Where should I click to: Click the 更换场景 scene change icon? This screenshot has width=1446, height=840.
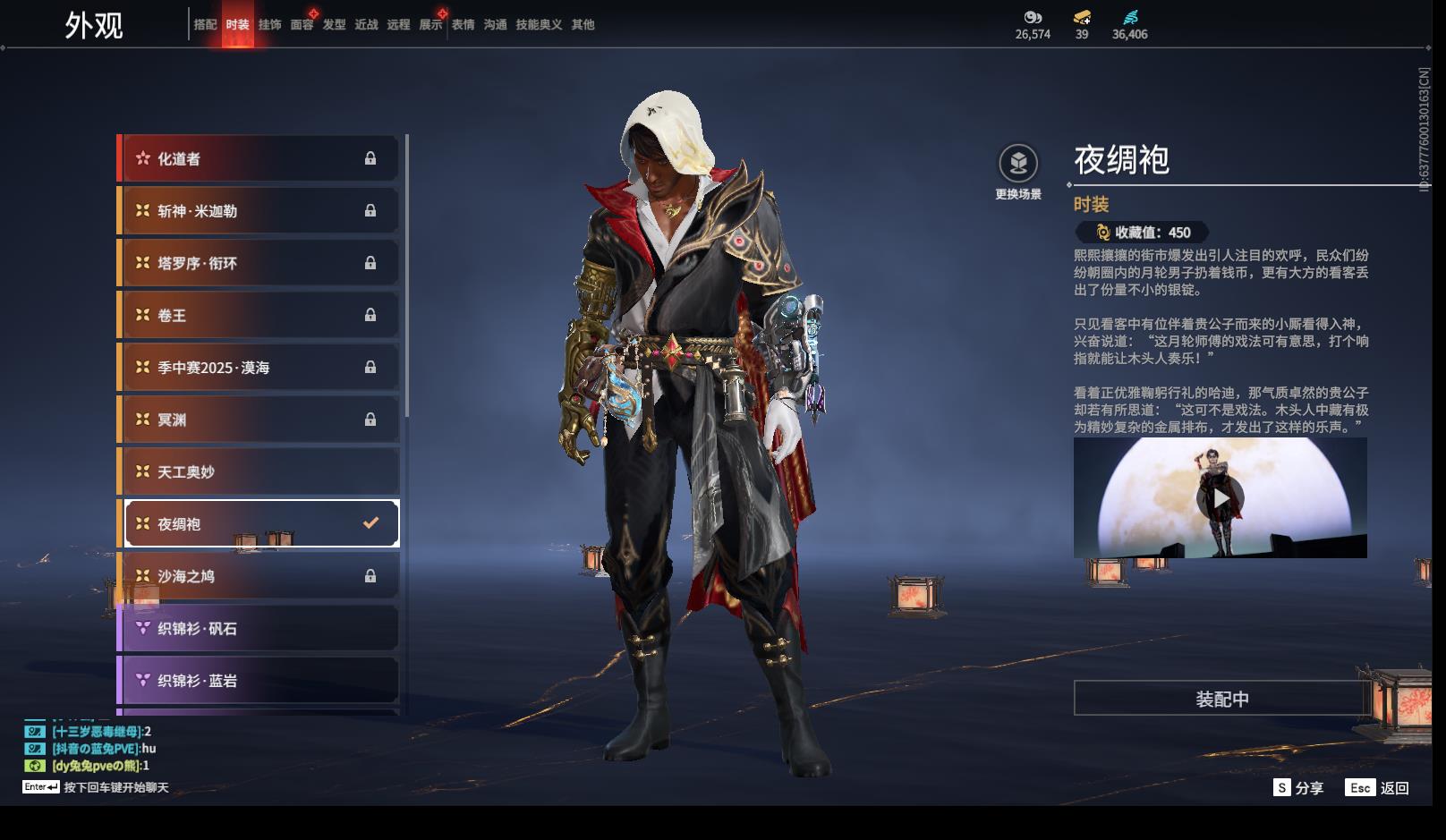(1018, 164)
